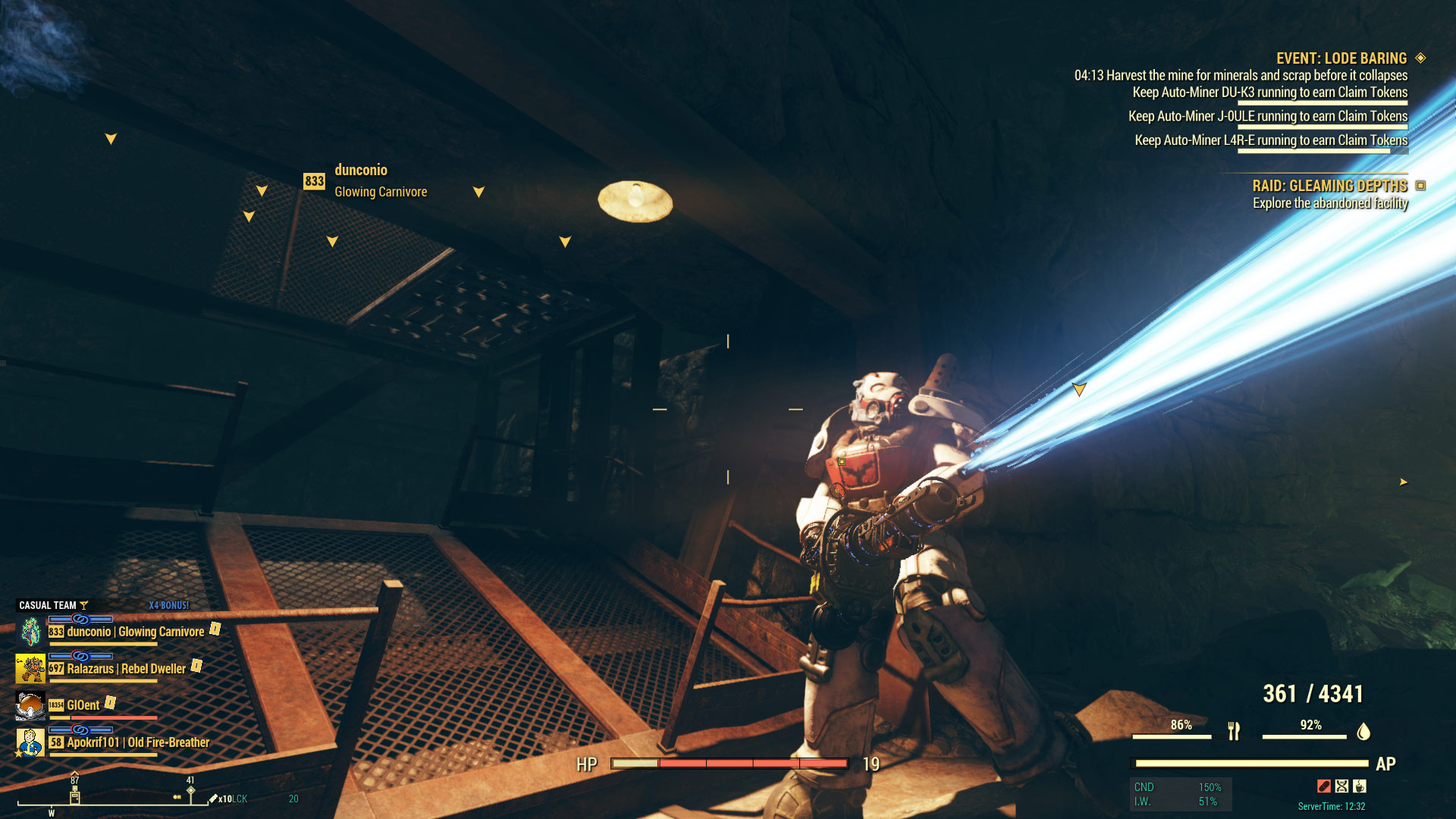Screen dimensions: 1456x819
Task: Click the red pill addiction status icon
Action: (x=1324, y=786)
